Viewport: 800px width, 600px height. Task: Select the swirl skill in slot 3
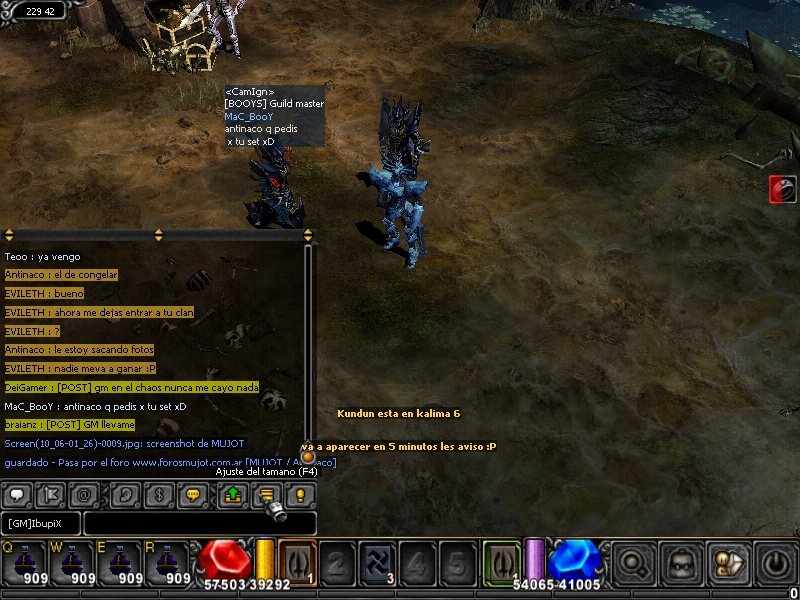pos(377,562)
